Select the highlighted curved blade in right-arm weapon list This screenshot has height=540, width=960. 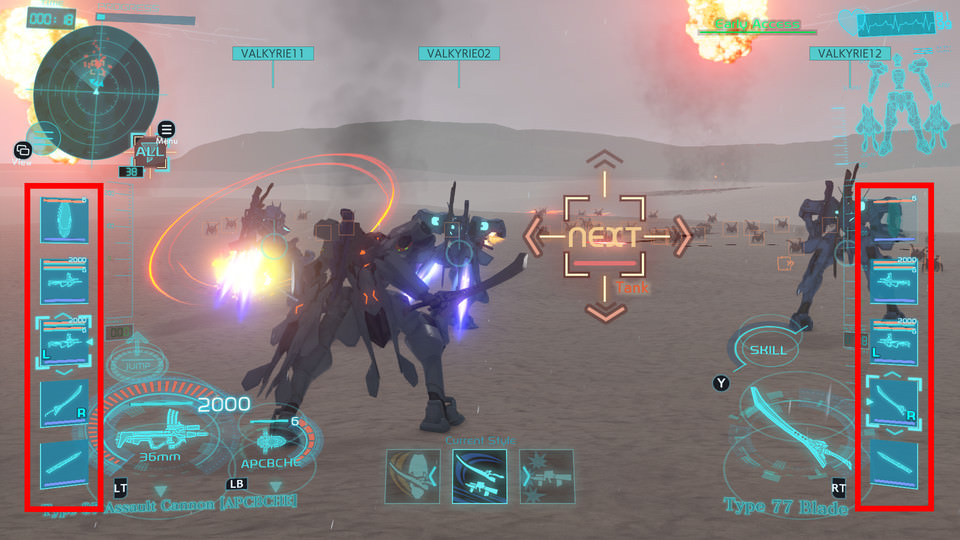click(894, 403)
